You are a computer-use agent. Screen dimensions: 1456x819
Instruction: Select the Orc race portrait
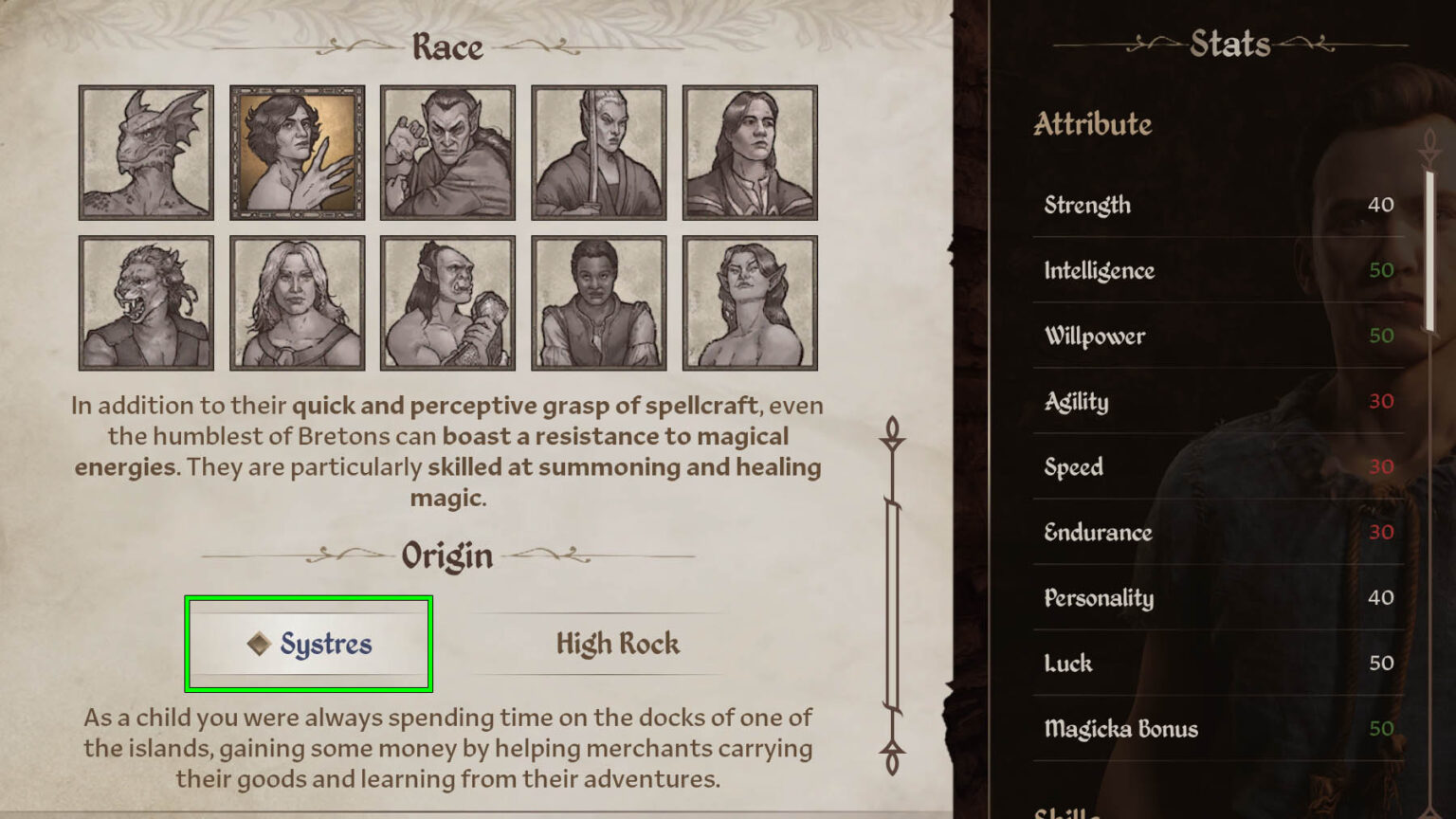447,301
